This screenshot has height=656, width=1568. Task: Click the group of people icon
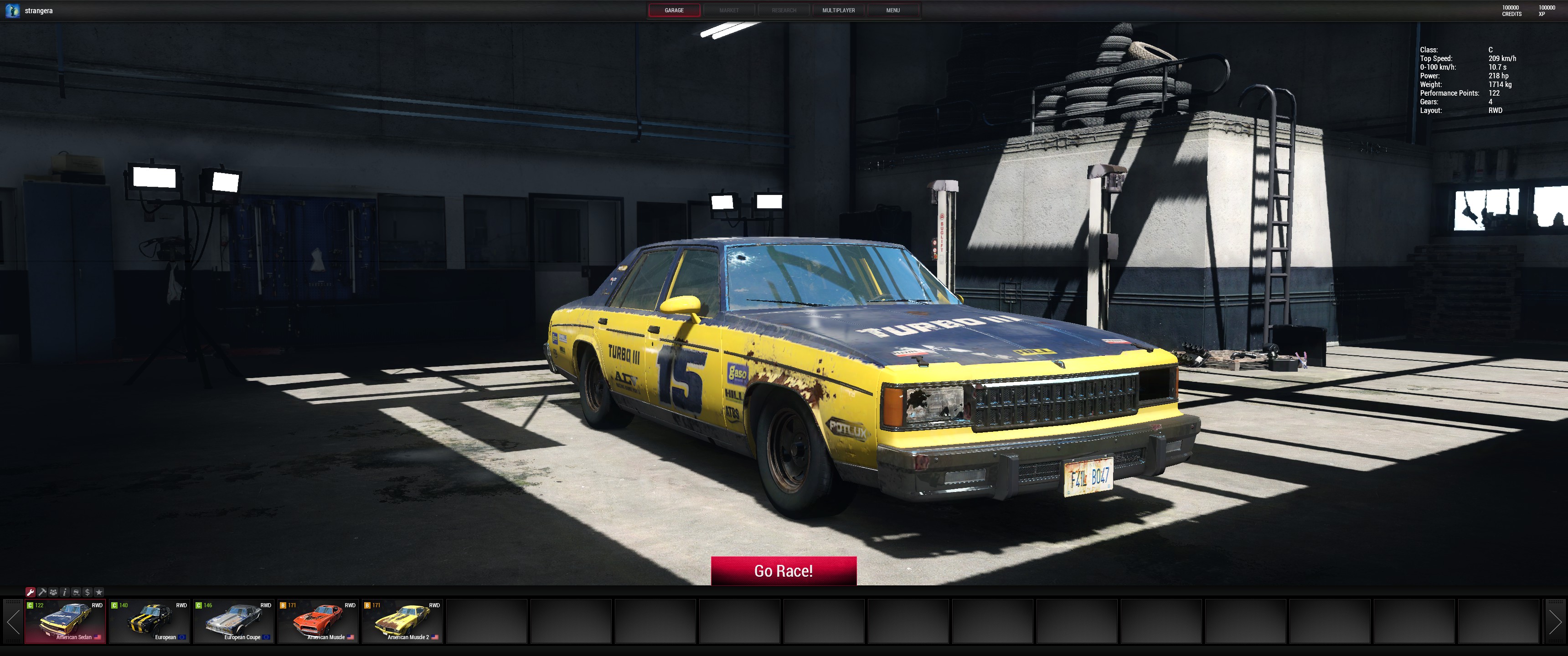tap(54, 592)
